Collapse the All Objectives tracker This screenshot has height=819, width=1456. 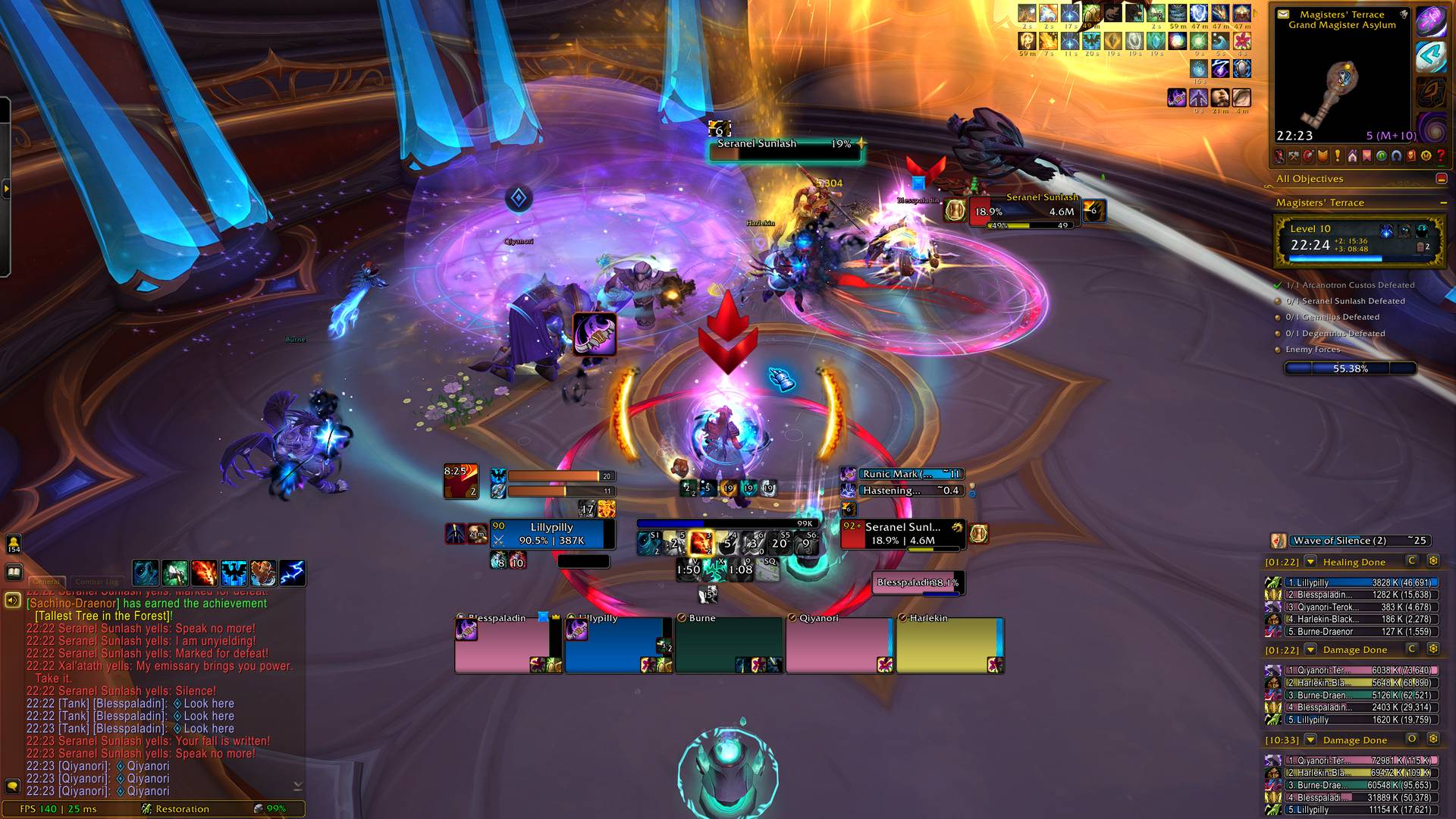(1442, 179)
